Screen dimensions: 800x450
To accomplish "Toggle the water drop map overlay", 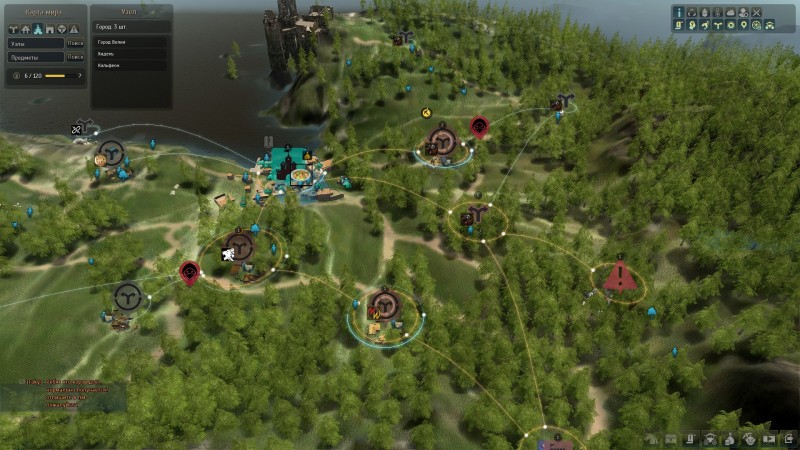I will tap(705, 13).
